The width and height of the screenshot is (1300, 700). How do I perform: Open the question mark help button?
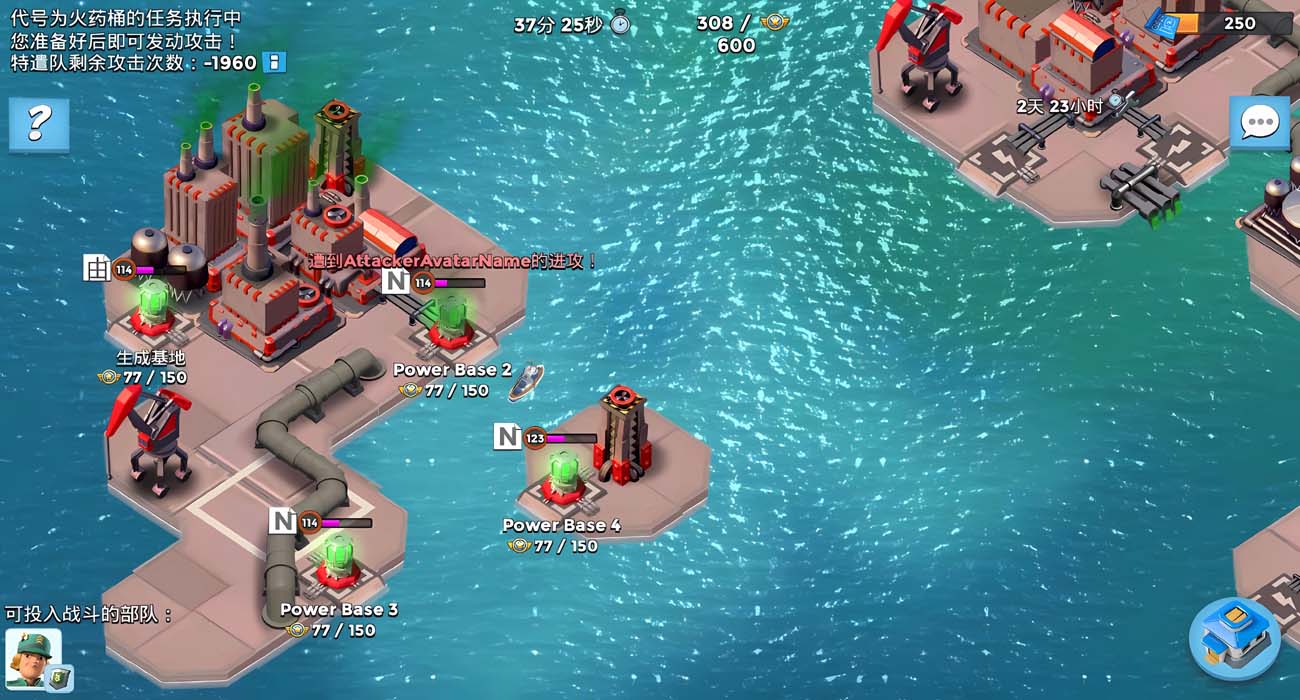(x=39, y=124)
